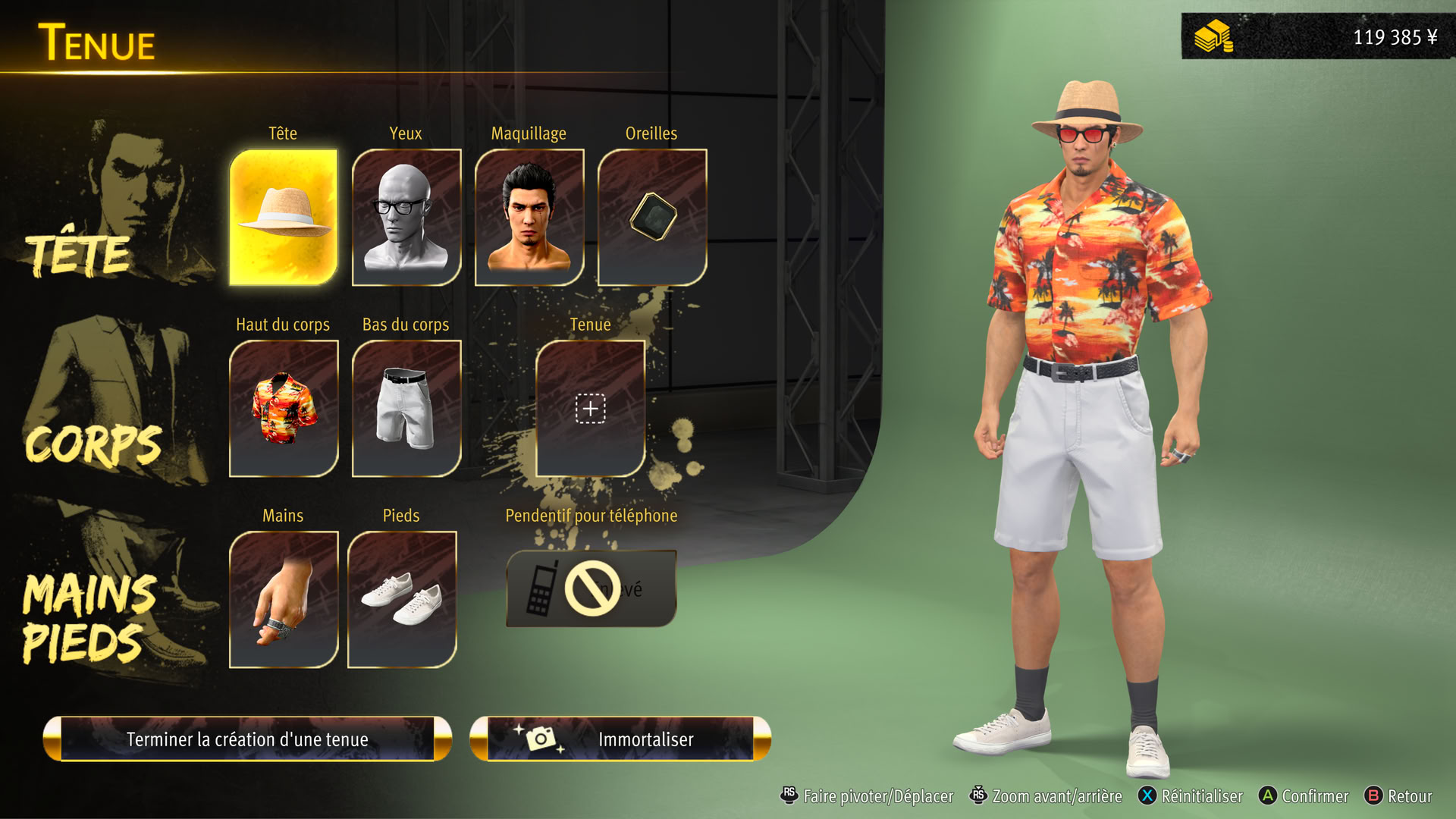Open the Mains ring slot
This screenshot has width=1456, height=819.
(x=284, y=600)
